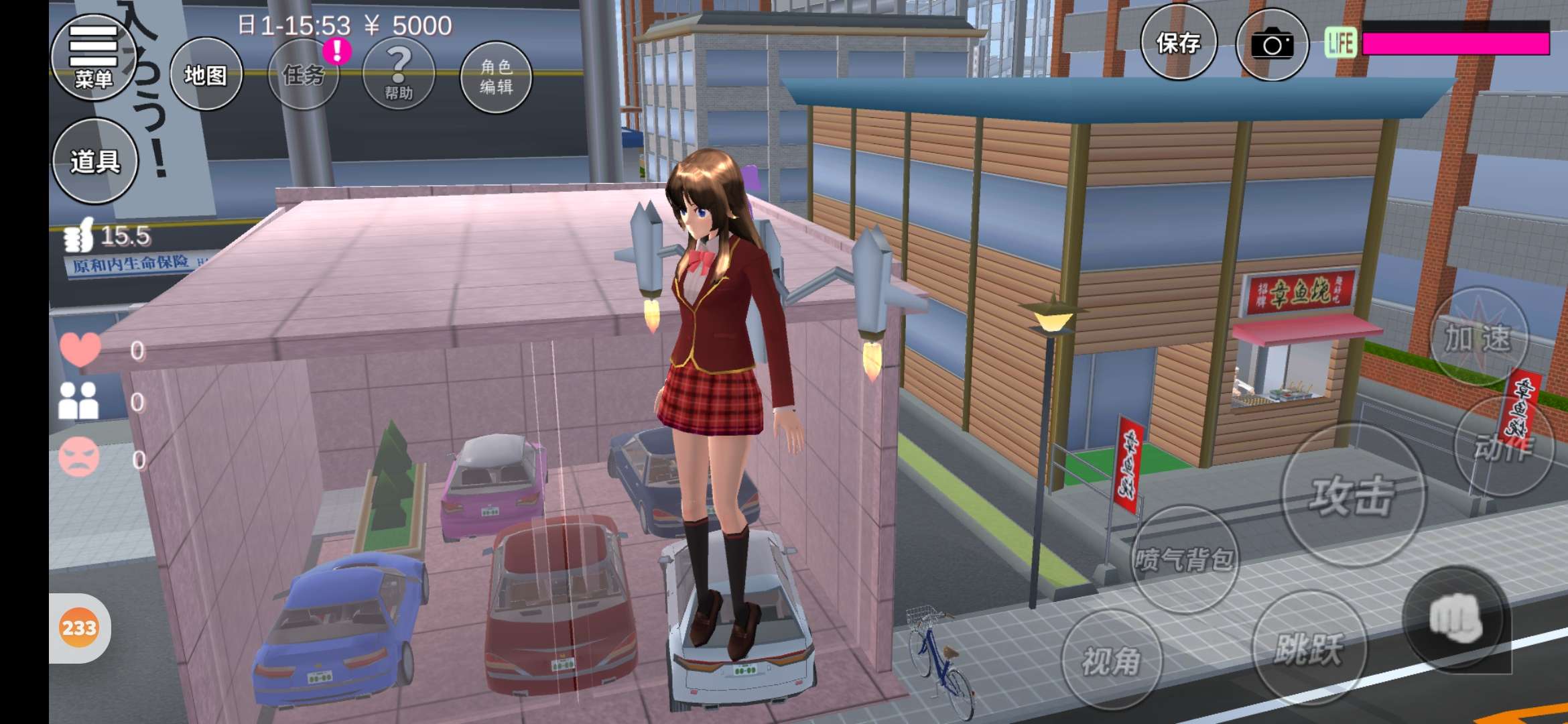
Task: Switch camera with the 视角 button
Action: [1112, 660]
